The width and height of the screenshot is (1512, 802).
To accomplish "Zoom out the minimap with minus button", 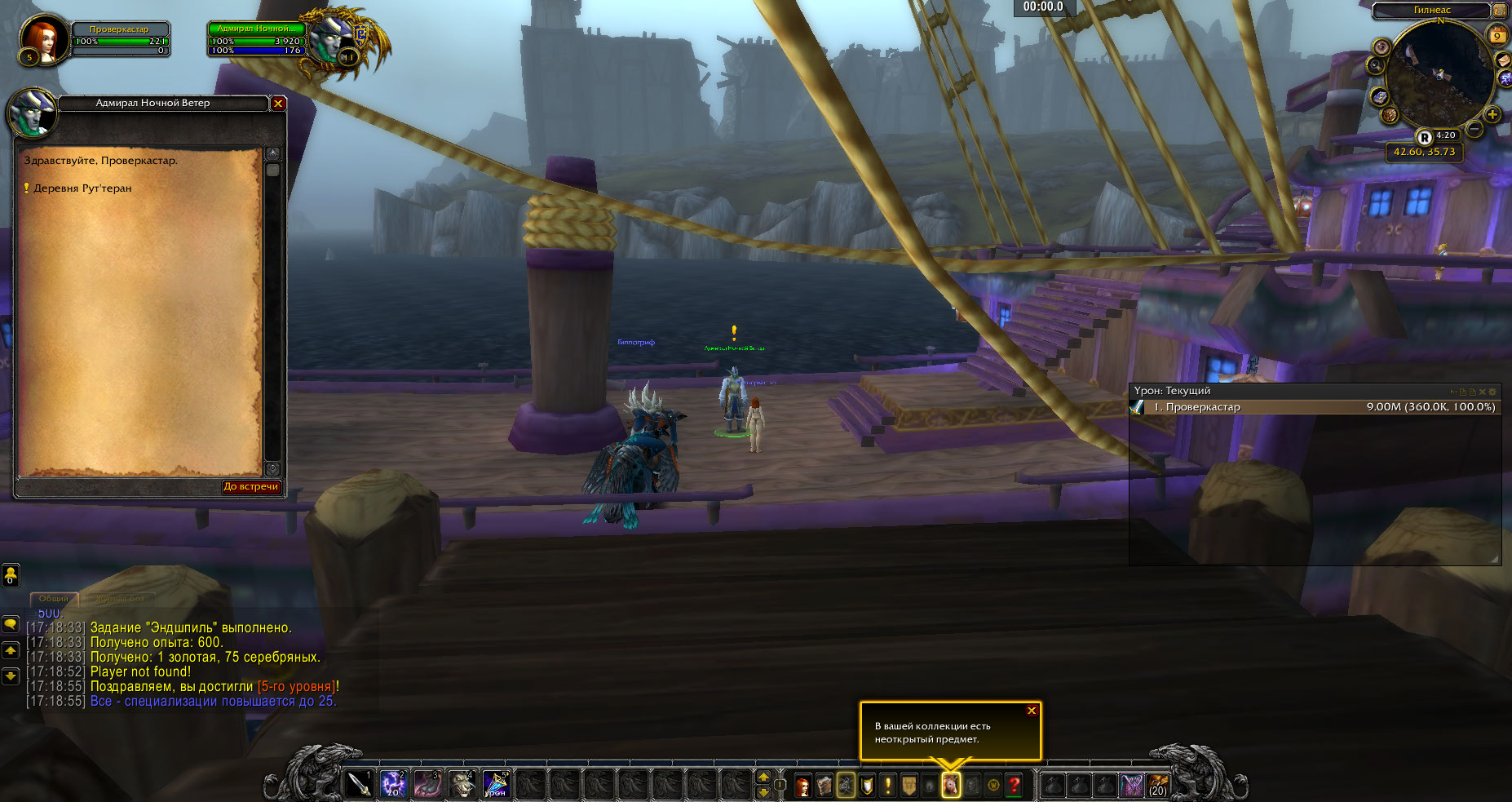I will click(1475, 130).
